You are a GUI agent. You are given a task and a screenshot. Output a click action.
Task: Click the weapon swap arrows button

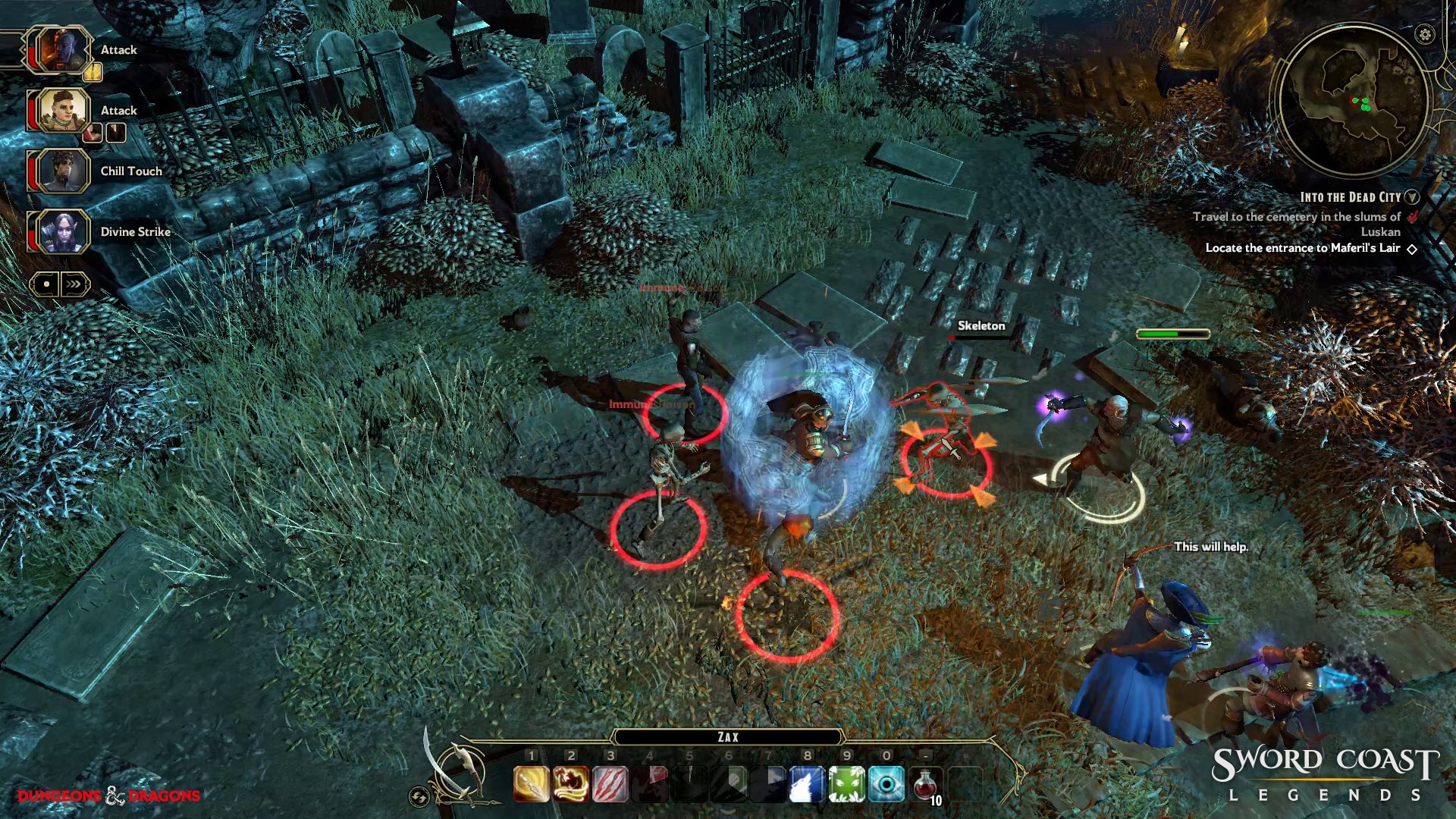click(419, 796)
